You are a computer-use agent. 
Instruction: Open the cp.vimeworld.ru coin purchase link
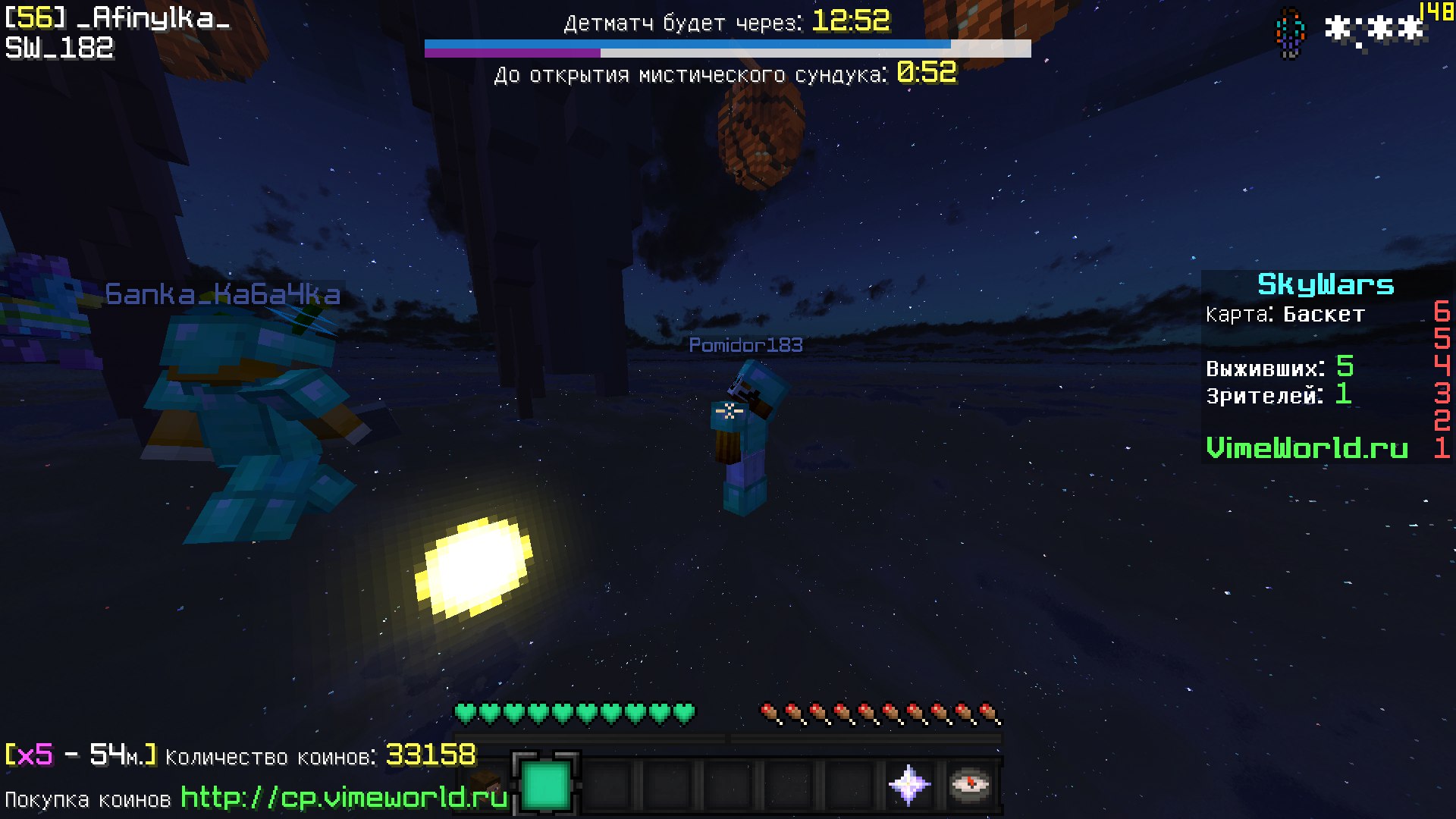tap(344, 798)
